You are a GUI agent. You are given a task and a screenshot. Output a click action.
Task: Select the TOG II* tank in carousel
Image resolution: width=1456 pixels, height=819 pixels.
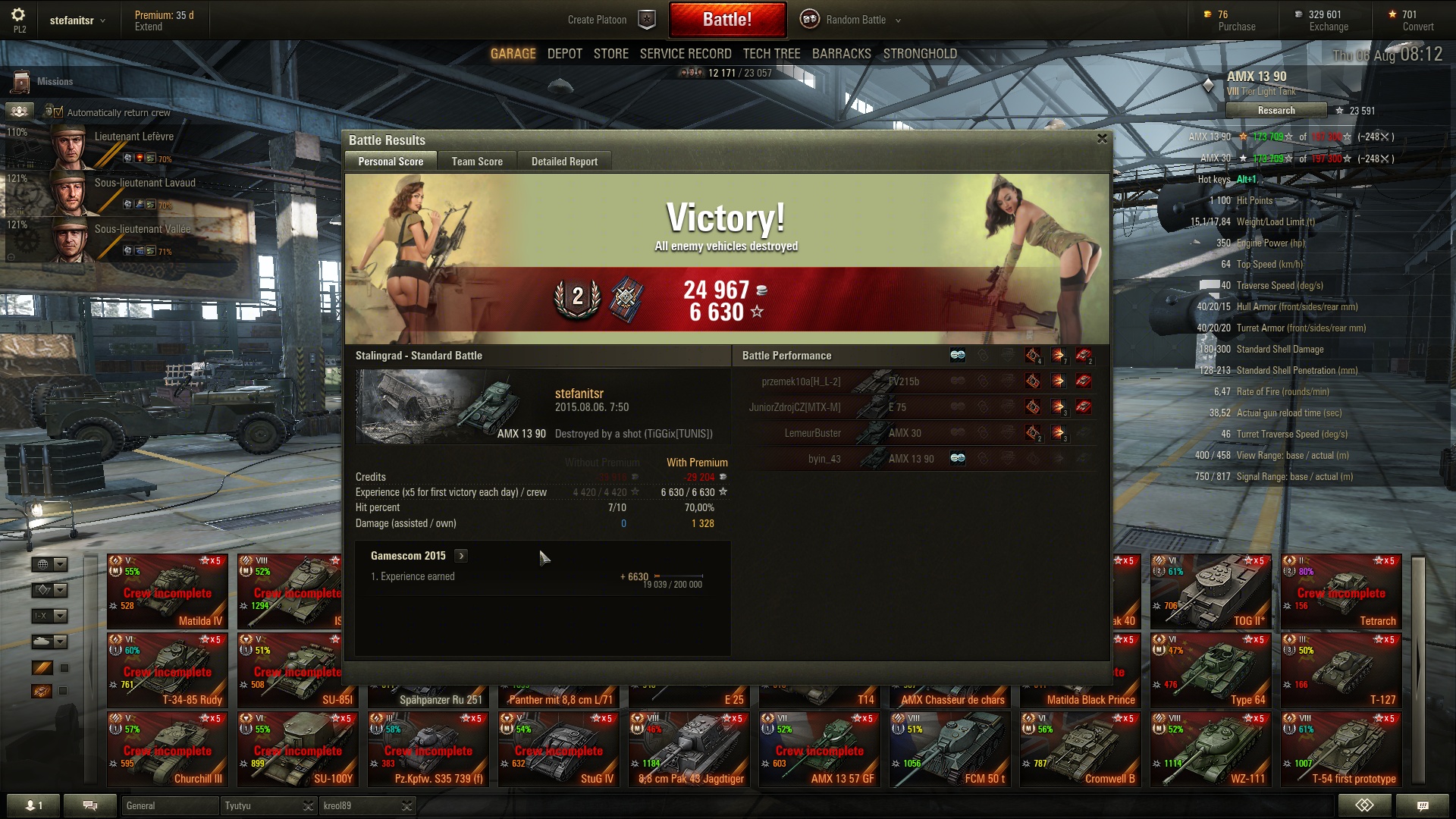pos(1210,592)
